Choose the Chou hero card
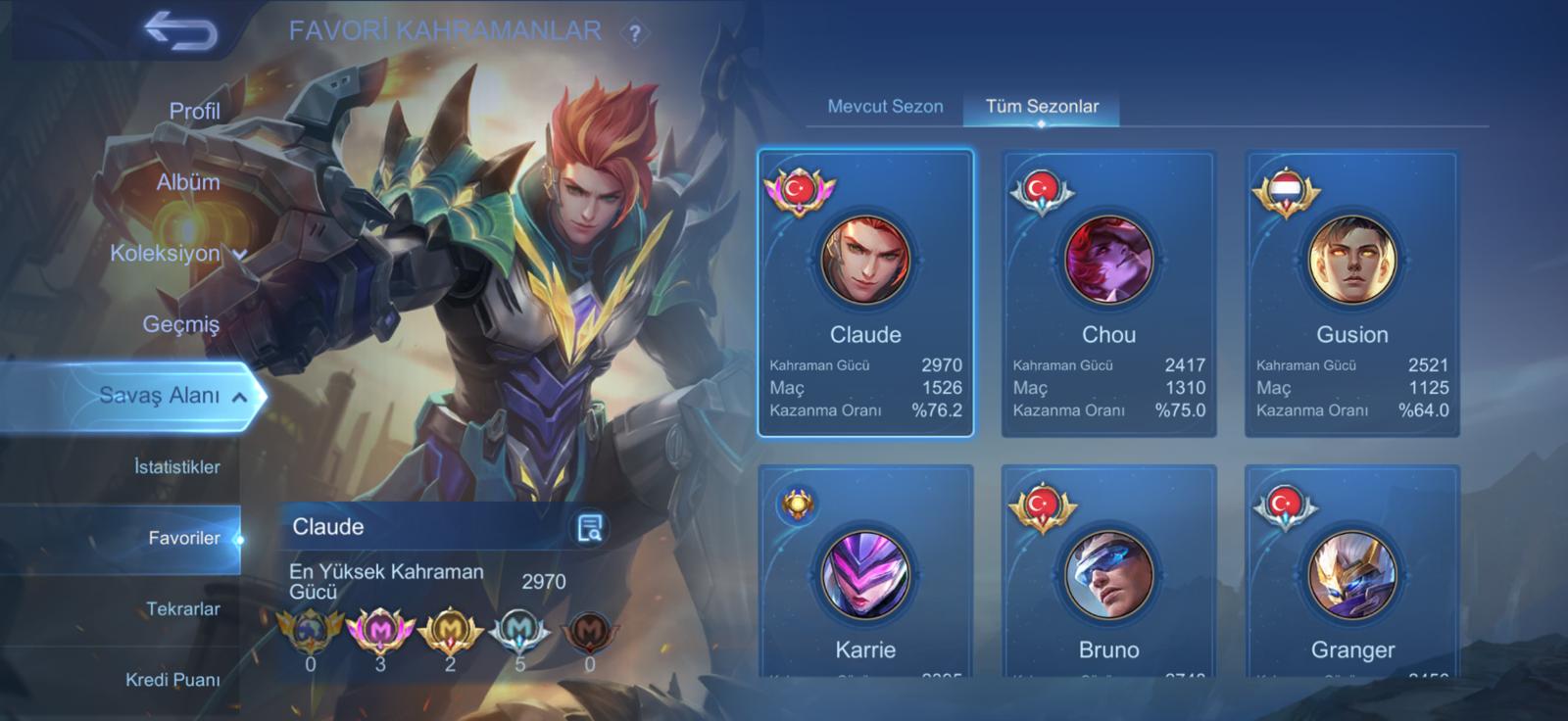Image resolution: width=1568 pixels, height=721 pixels. (1108, 293)
